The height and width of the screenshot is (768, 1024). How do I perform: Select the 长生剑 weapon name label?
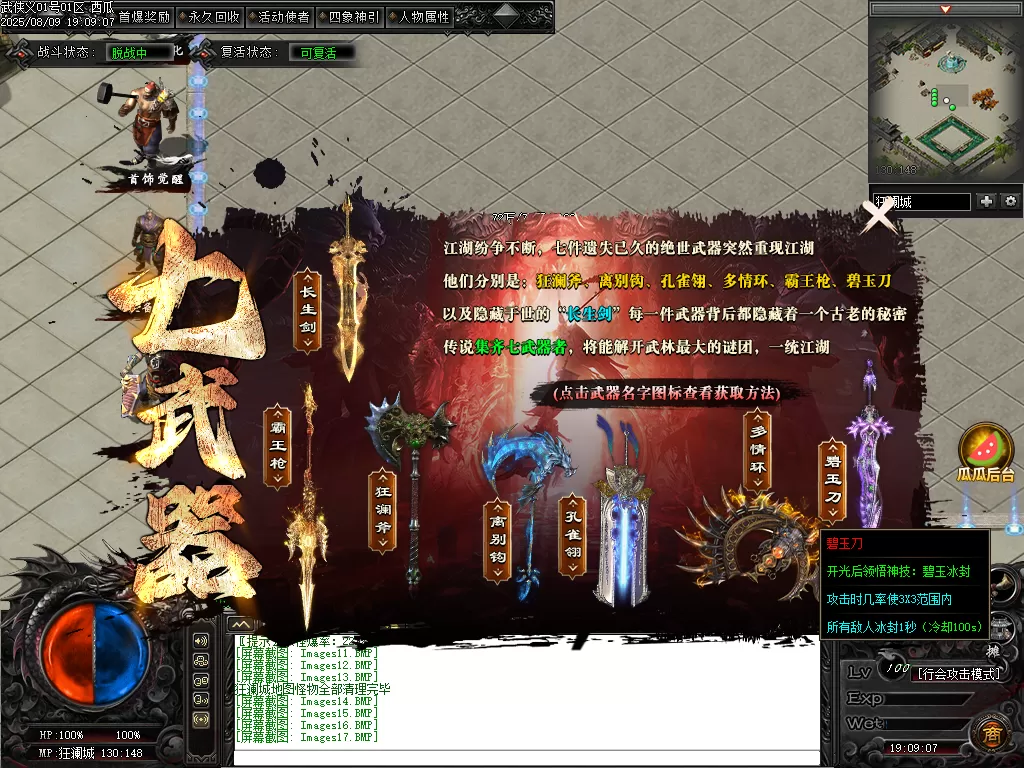click(307, 306)
